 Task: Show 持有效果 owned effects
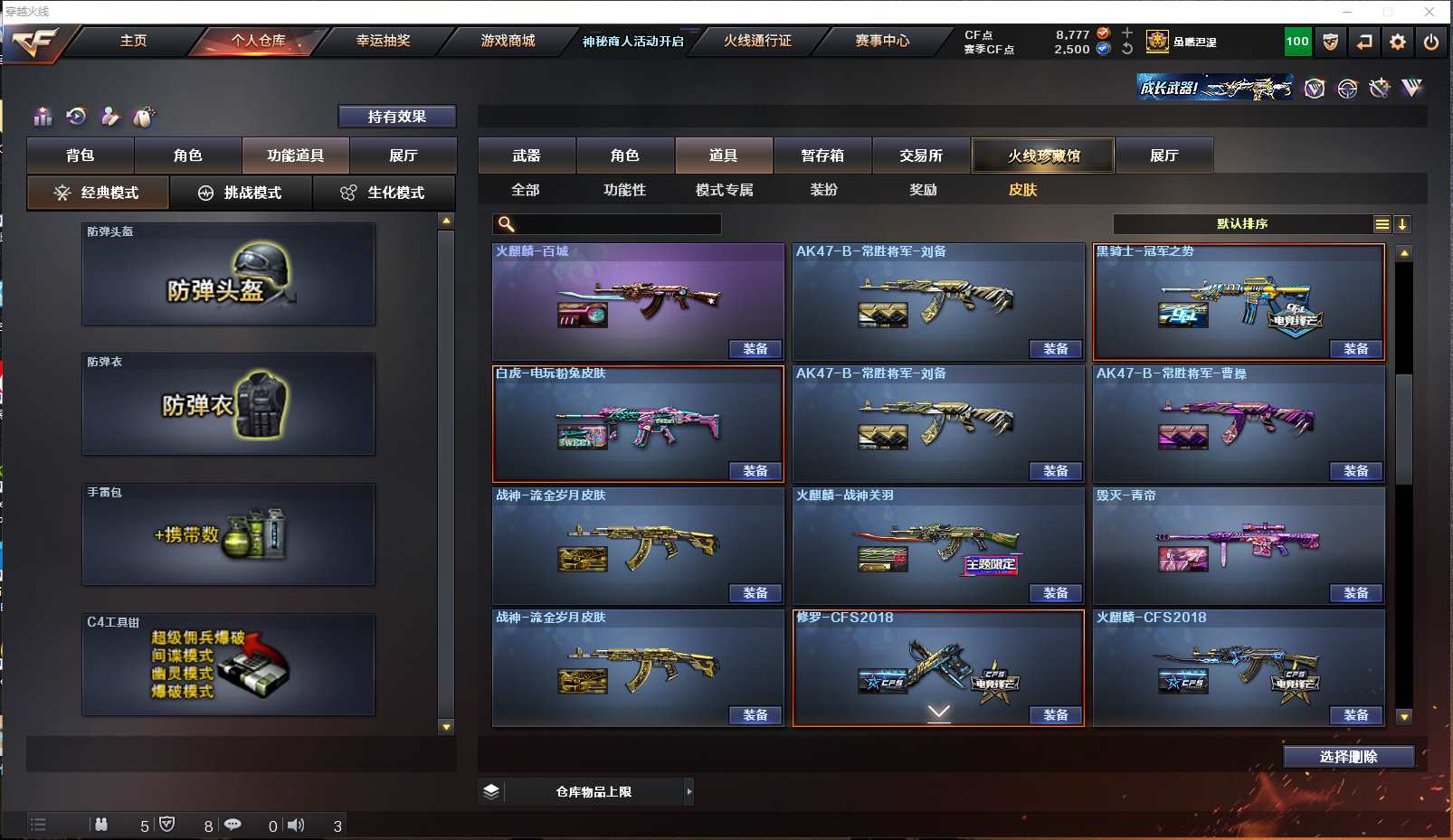(x=396, y=117)
